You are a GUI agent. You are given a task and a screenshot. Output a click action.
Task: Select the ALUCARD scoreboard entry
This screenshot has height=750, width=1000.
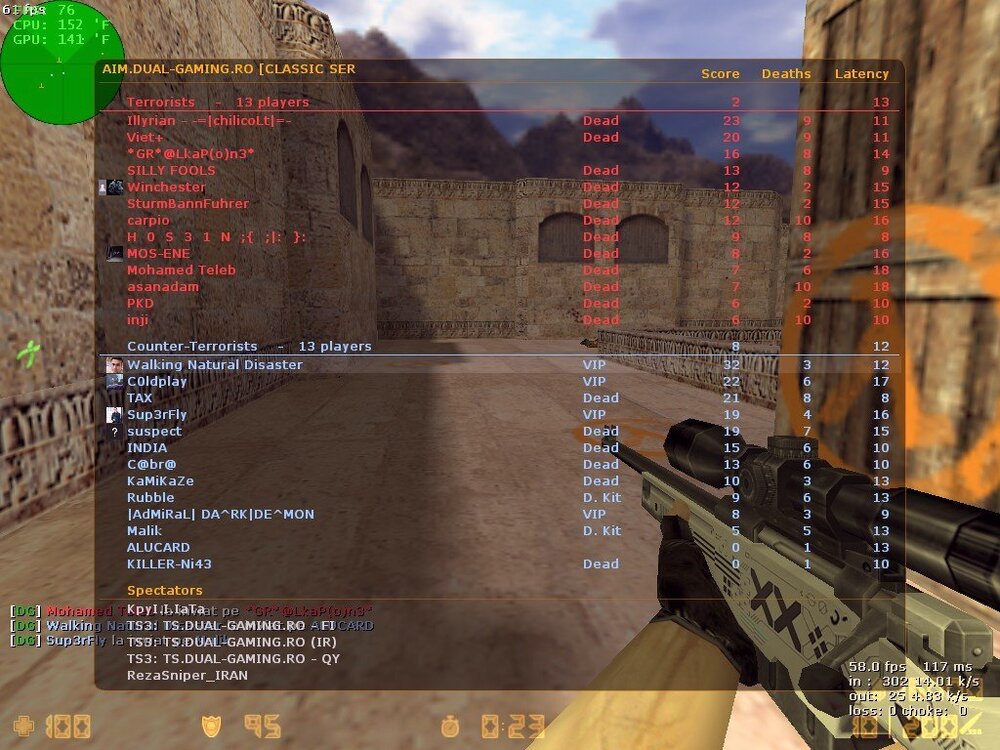point(158,547)
